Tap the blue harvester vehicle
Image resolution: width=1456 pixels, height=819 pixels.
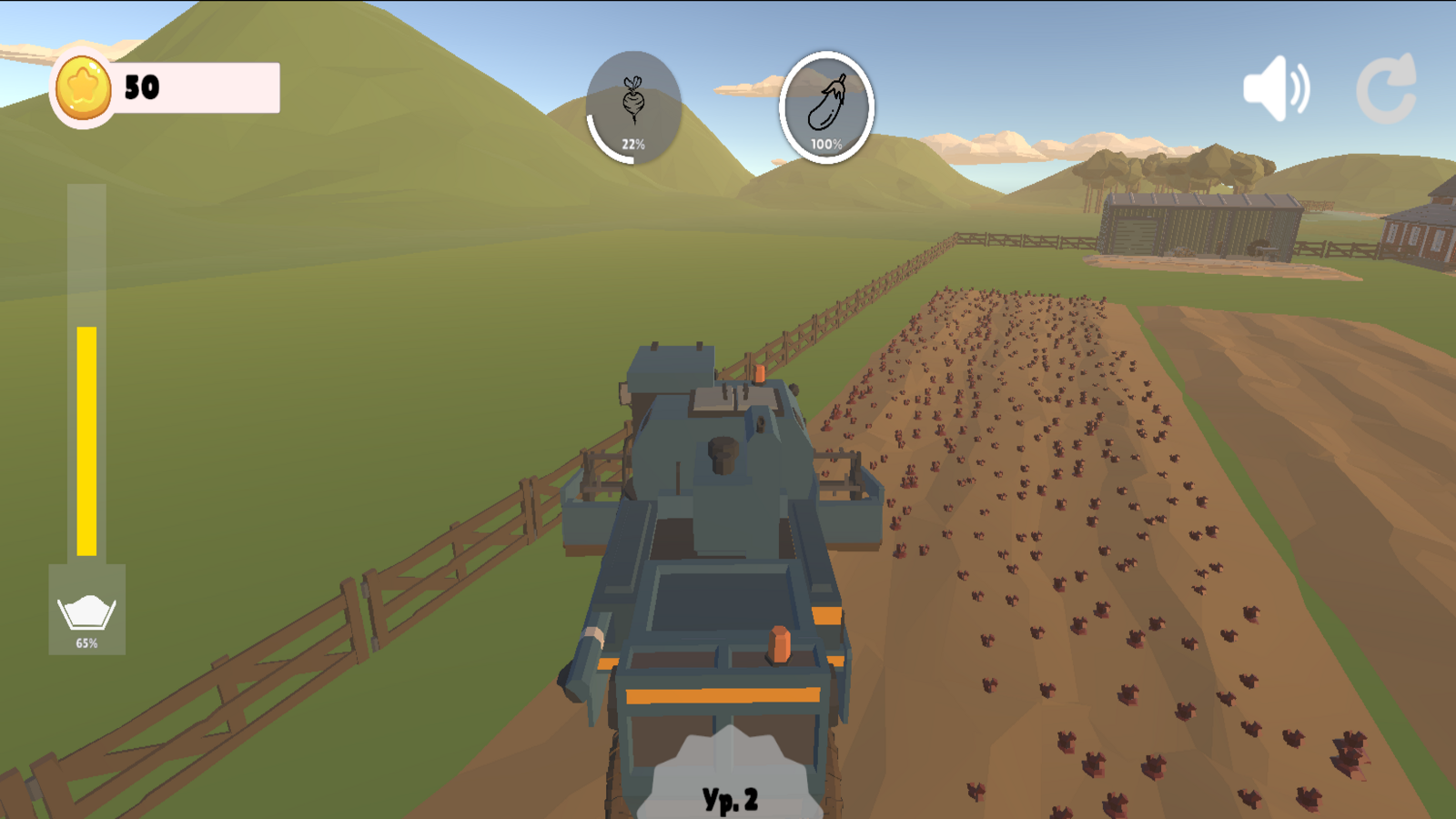point(719,546)
